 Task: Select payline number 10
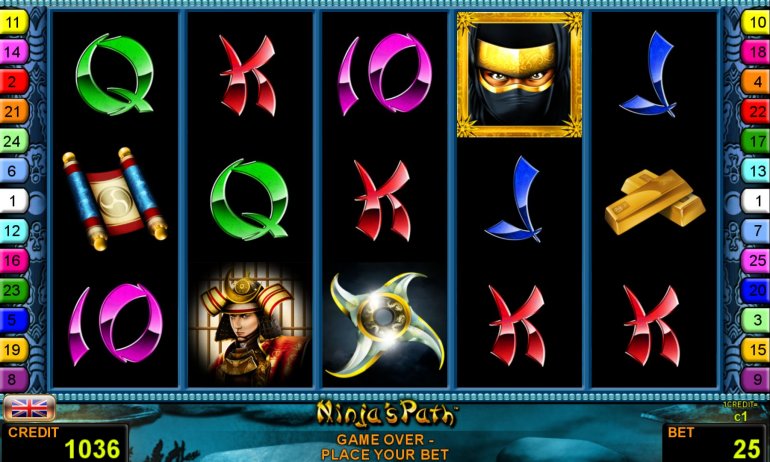click(755, 21)
